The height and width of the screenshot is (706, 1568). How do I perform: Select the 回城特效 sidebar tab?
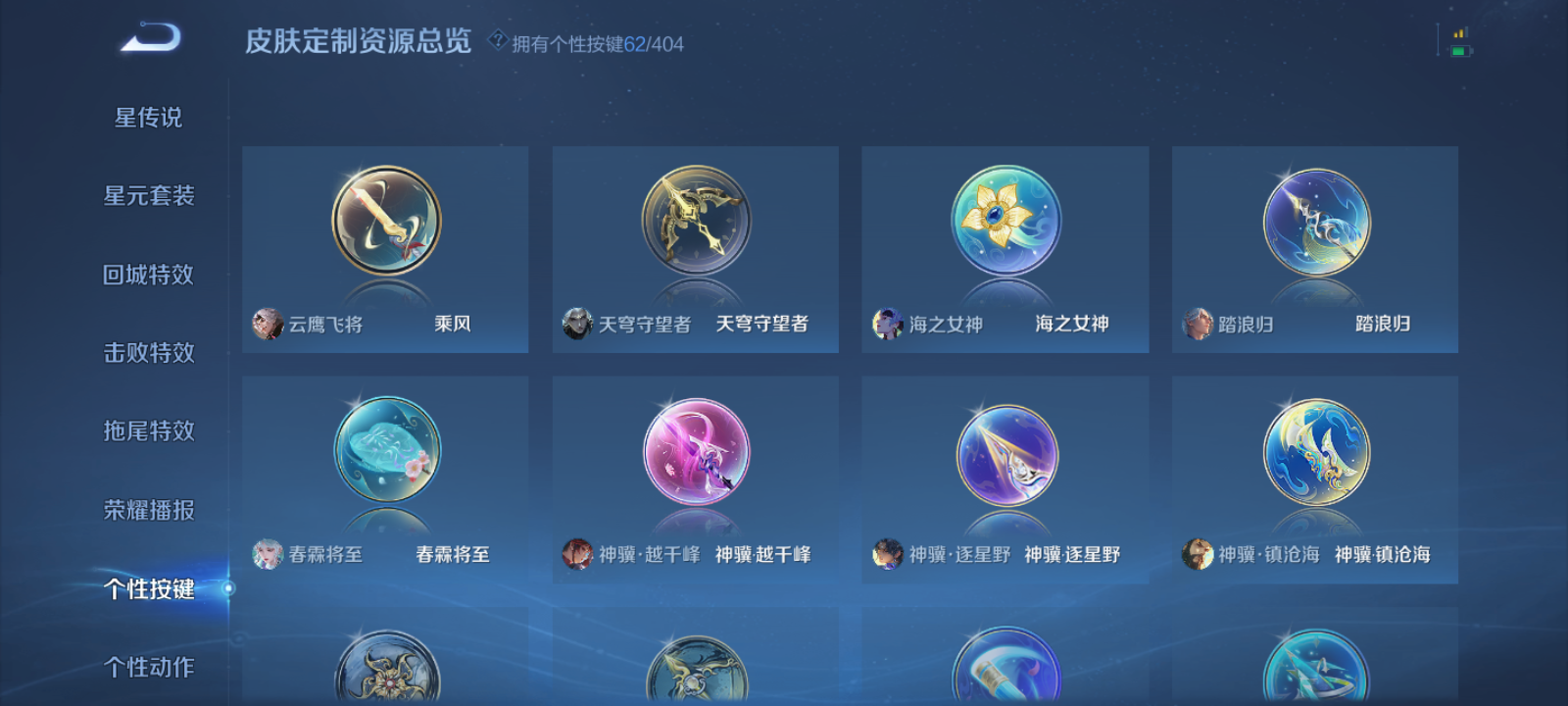(x=151, y=275)
